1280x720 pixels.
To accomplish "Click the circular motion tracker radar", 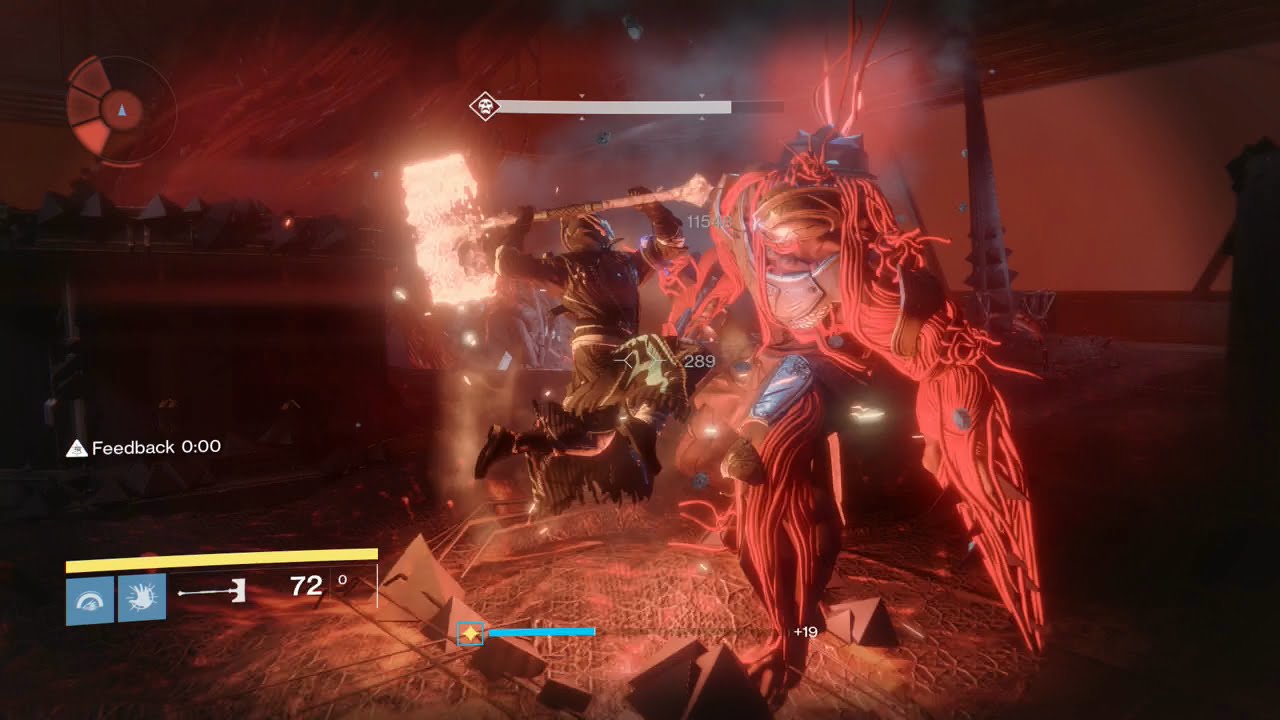I will tap(121, 108).
